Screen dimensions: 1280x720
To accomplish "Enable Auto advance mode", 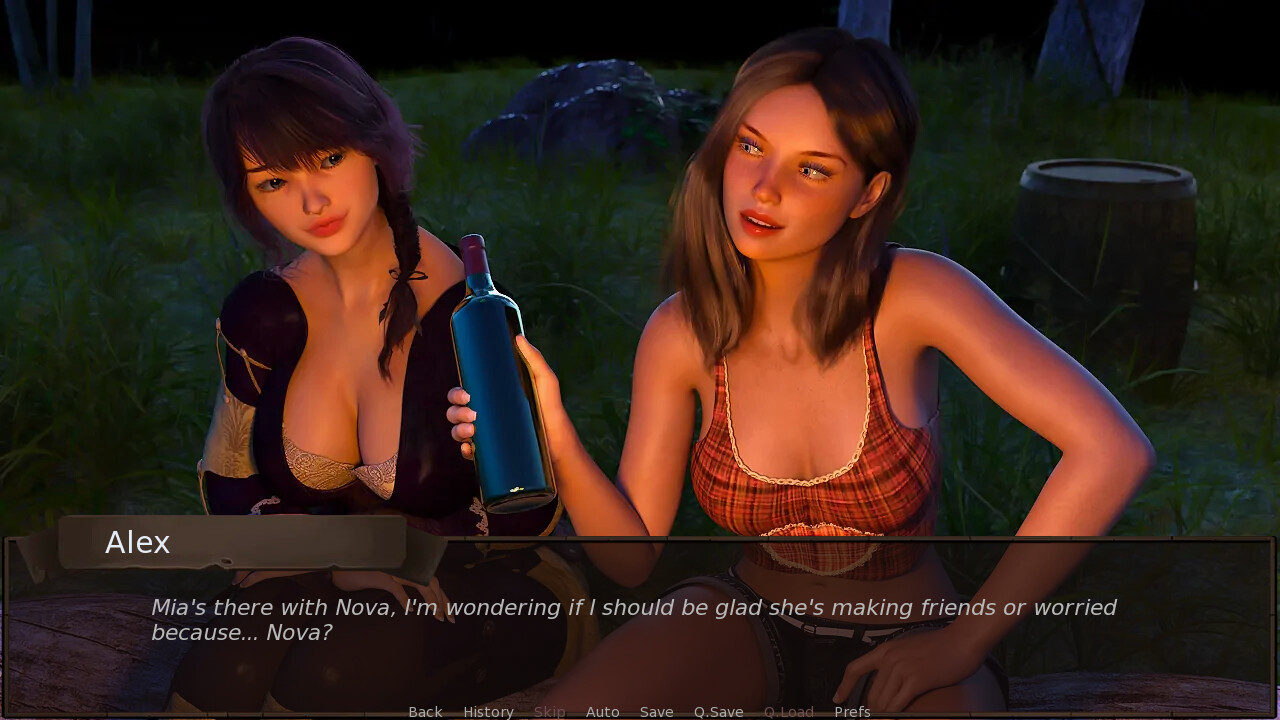I will pos(602,712).
